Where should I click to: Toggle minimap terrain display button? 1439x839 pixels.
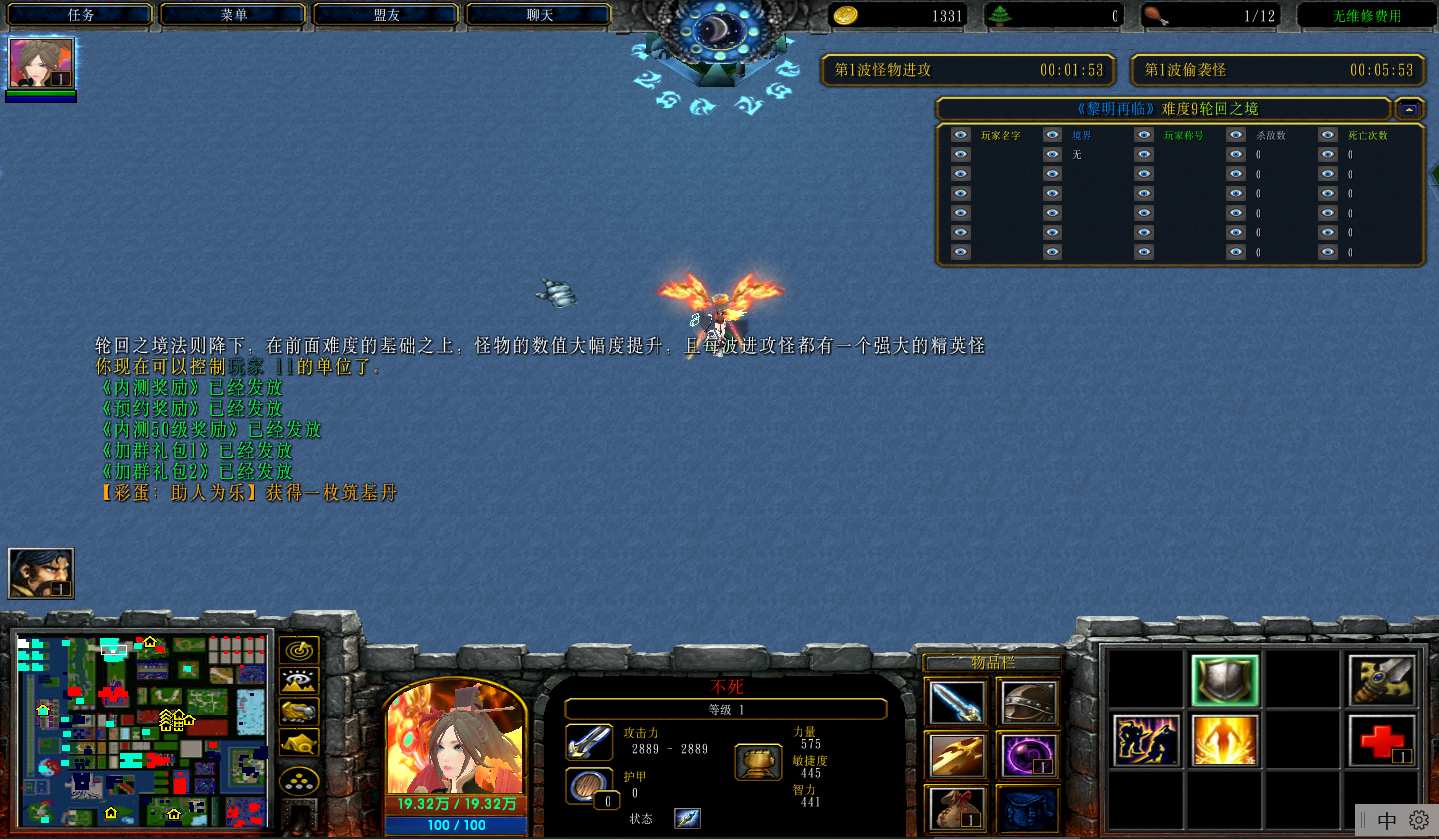point(299,681)
